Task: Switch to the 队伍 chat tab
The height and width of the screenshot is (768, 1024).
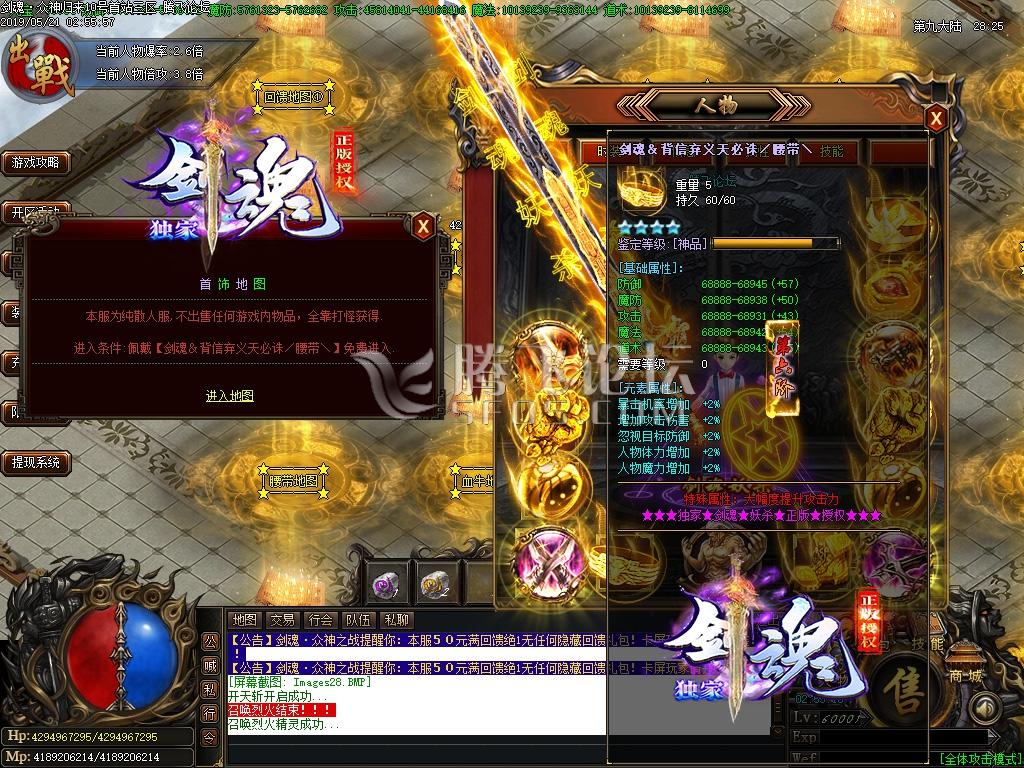Action: pyautogui.click(x=358, y=620)
